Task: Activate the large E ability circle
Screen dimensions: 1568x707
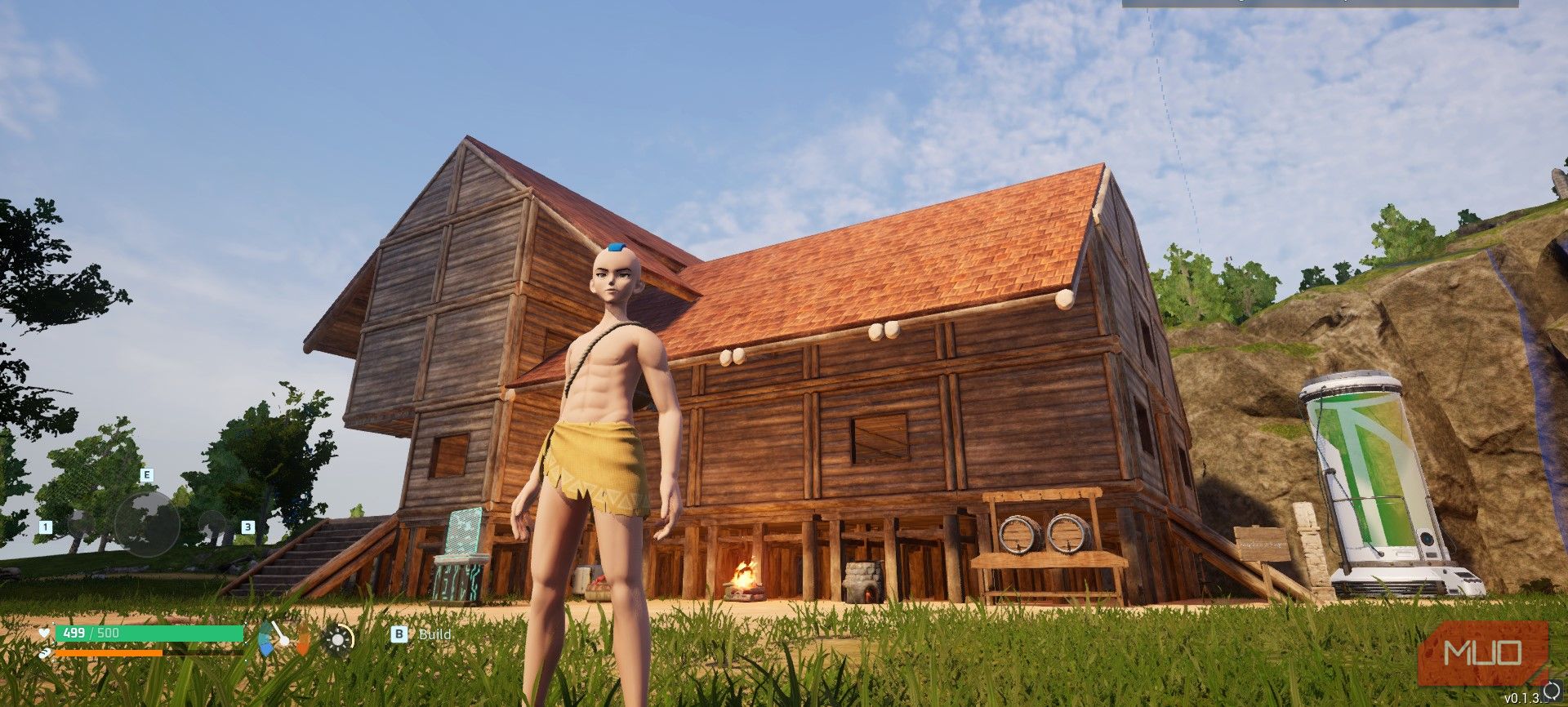Action: 147,523
